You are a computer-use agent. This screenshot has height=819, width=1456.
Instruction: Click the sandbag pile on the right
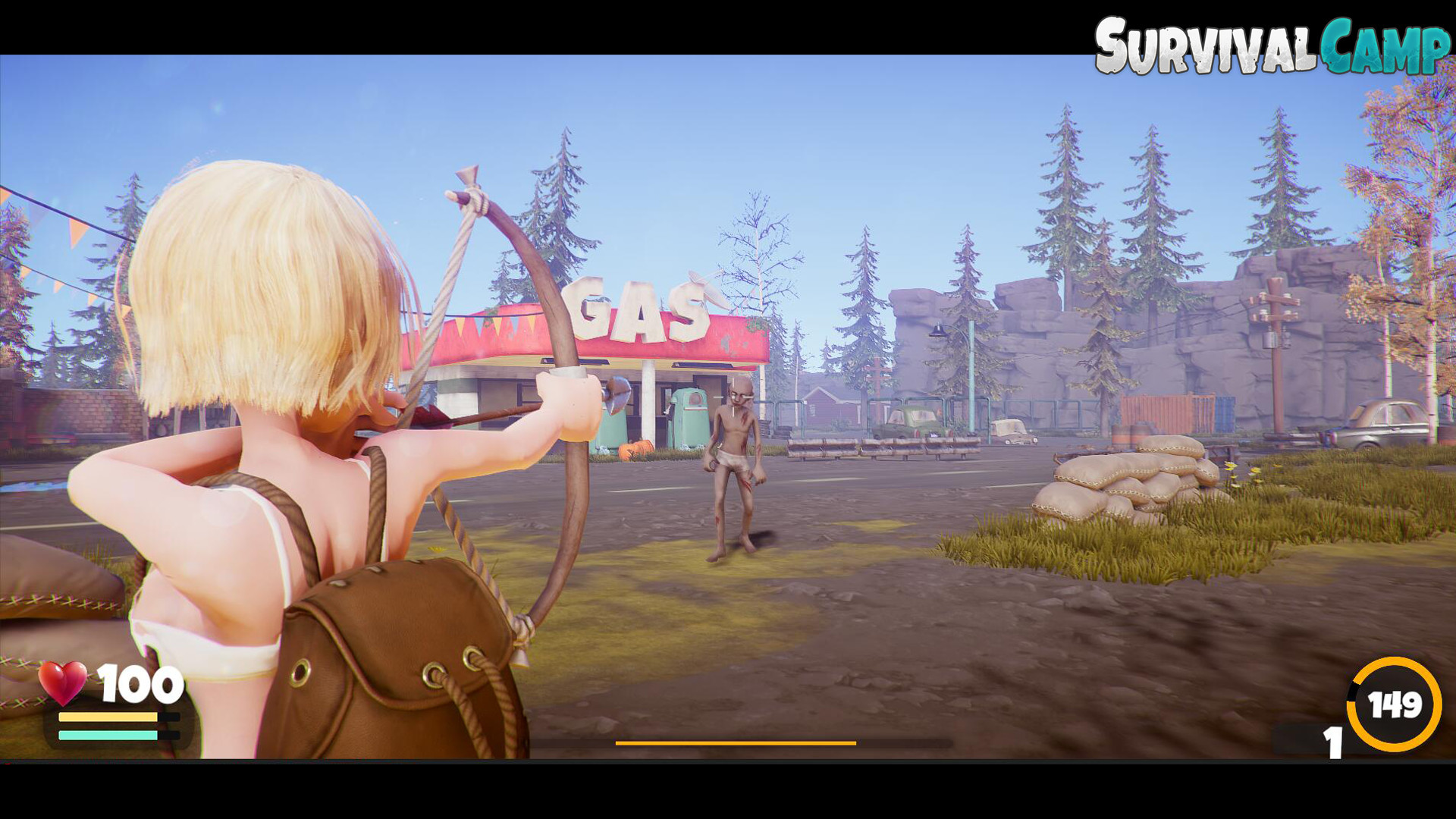(1122, 478)
